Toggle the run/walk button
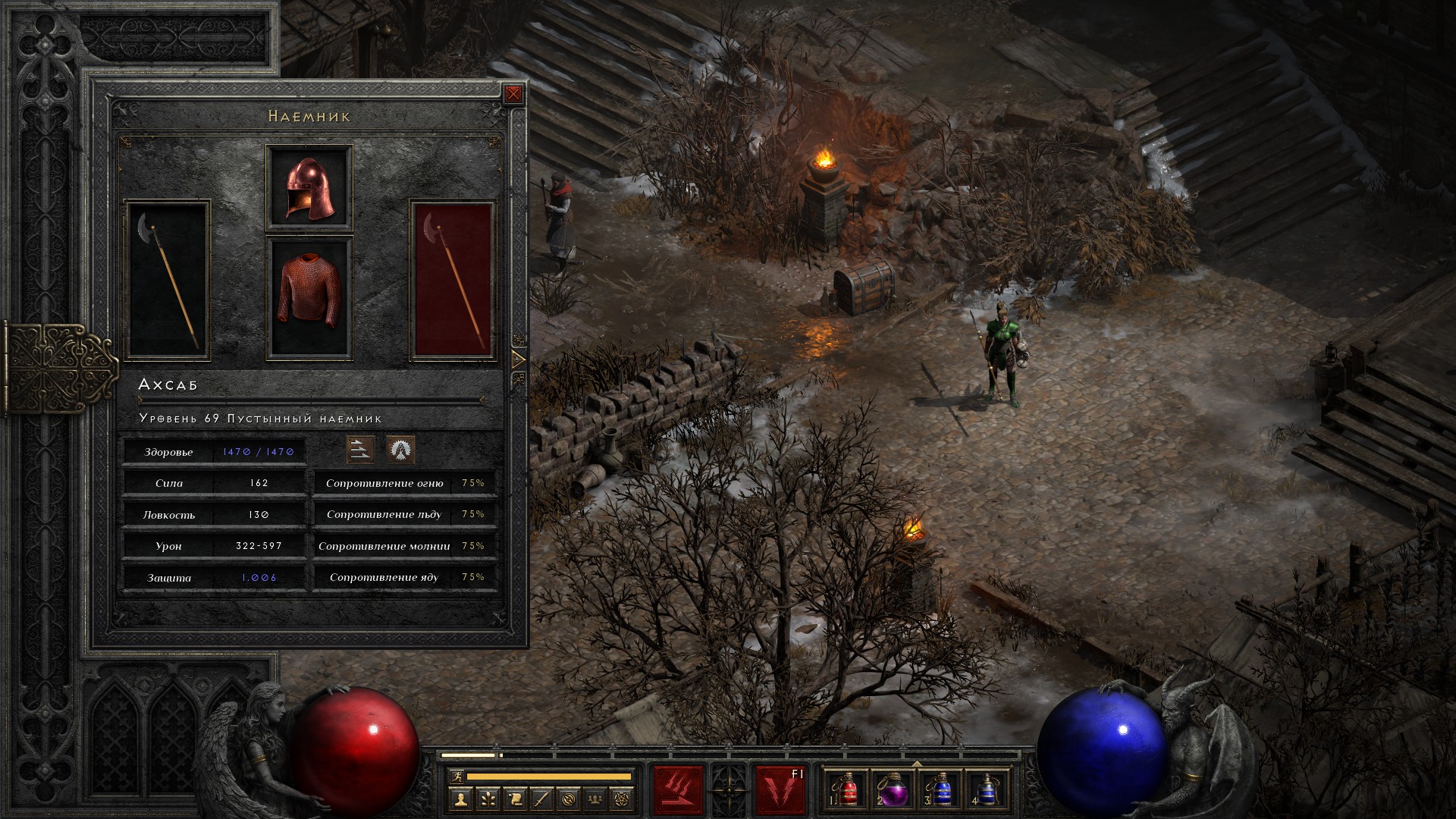1456x819 pixels. click(457, 776)
